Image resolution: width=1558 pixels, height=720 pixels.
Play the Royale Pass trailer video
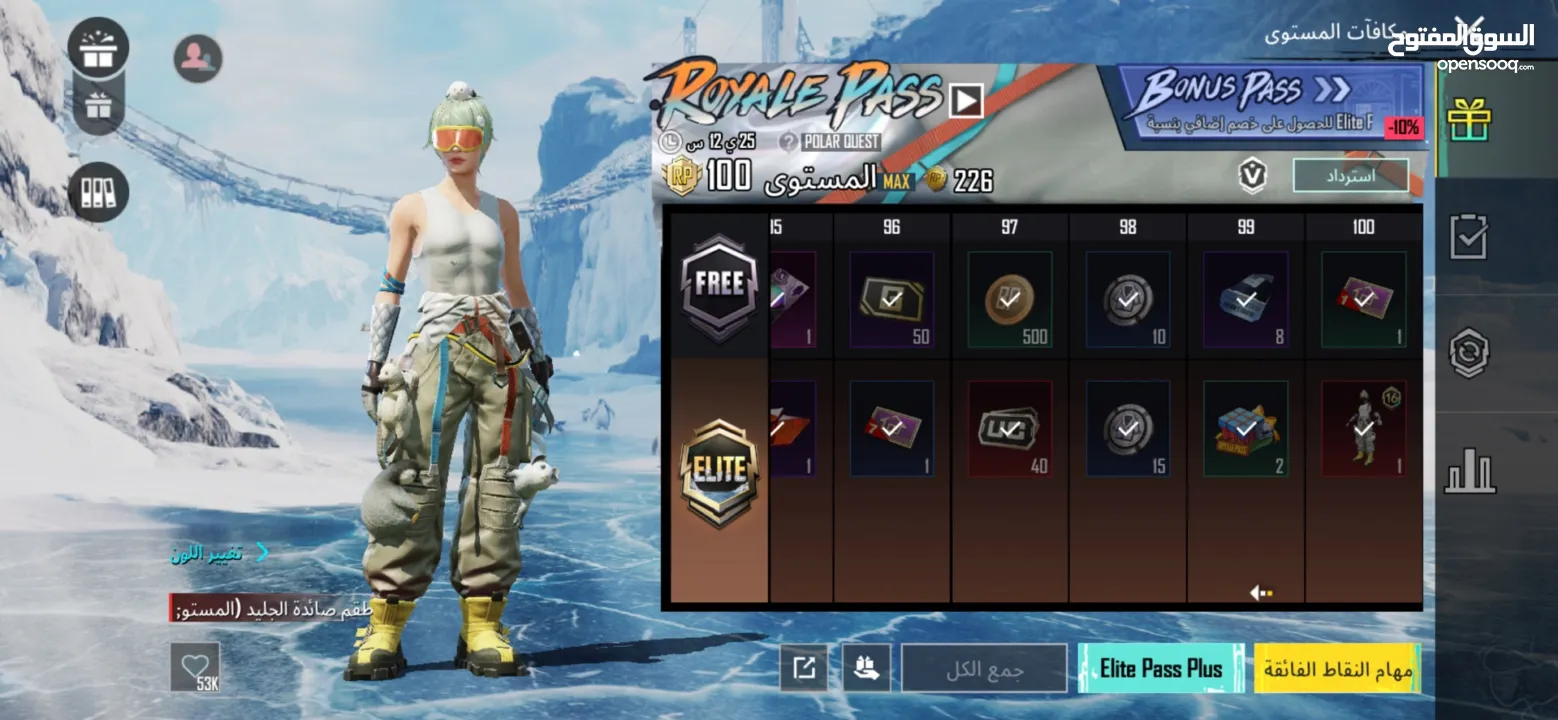click(965, 100)
